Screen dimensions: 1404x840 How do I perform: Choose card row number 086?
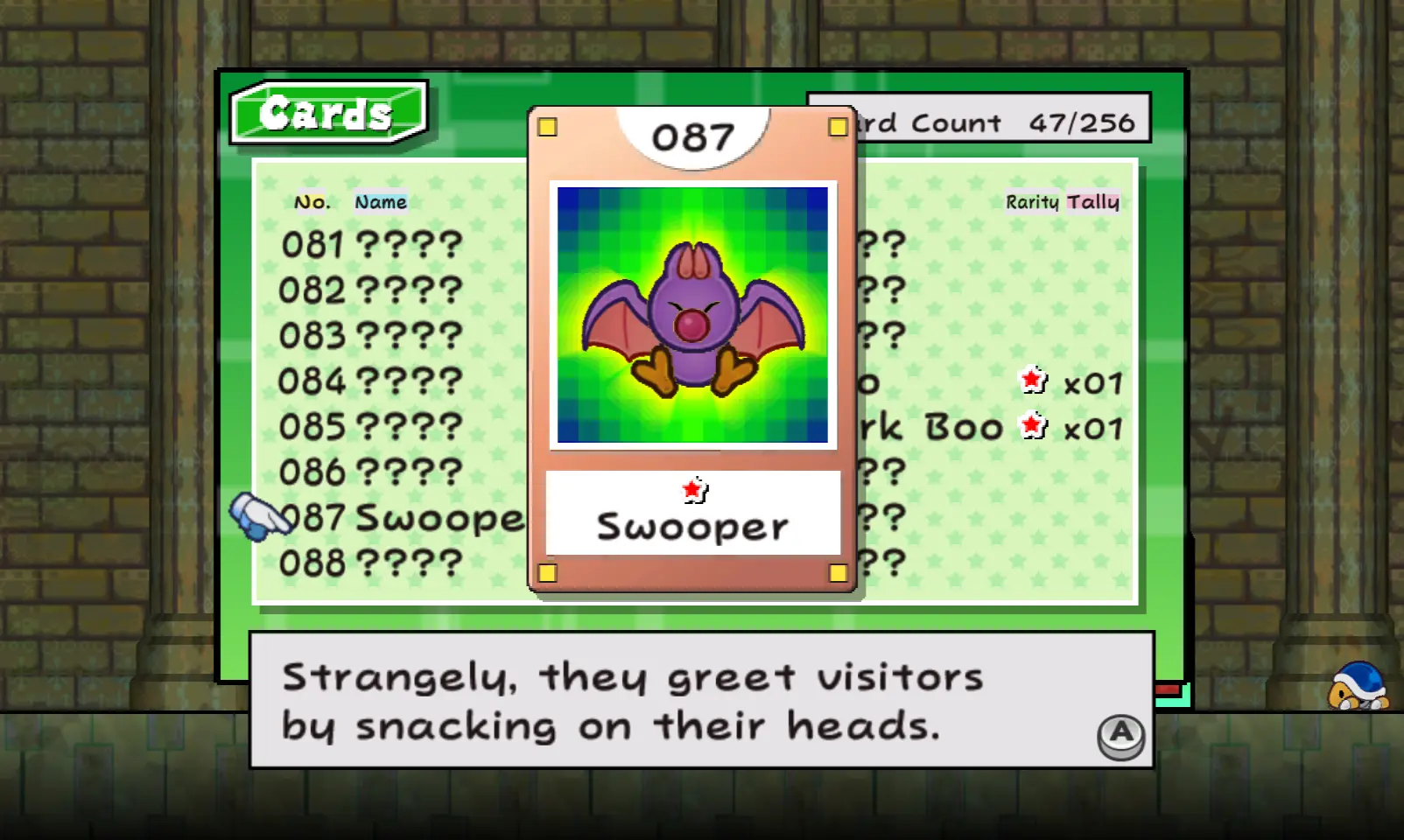click(371, 472)
